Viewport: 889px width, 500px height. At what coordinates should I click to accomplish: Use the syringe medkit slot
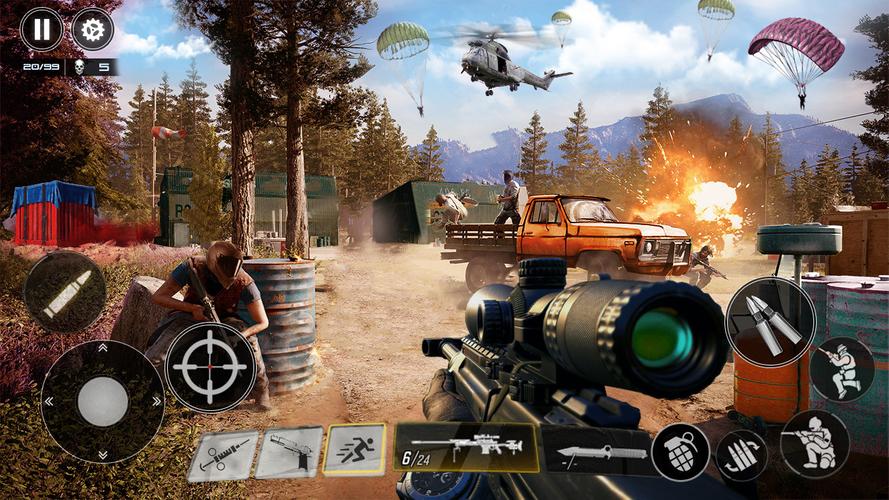tap(222, 455)
